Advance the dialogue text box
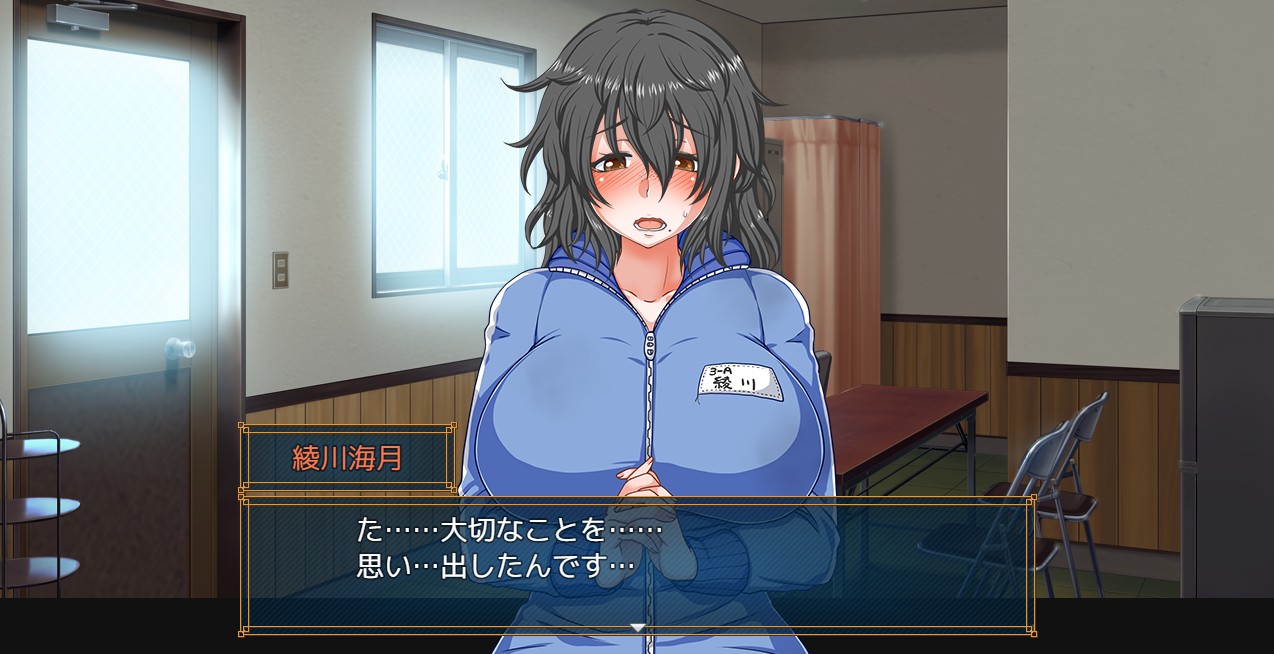This screenshot has width=1274, height=654. click(637, 560)
